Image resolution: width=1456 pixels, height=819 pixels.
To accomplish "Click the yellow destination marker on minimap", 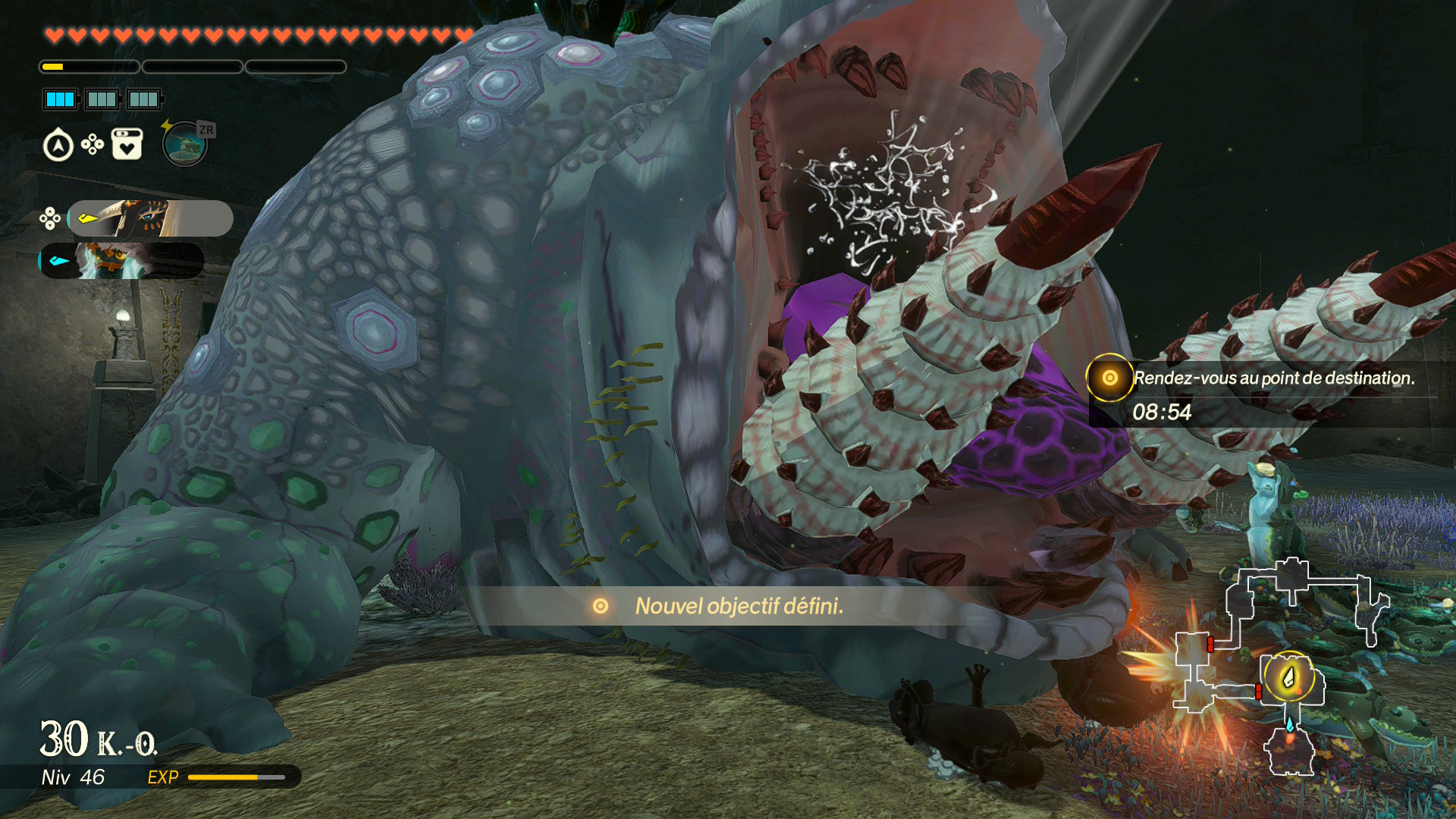I will pyautogui.click(x=1288, y=676).
